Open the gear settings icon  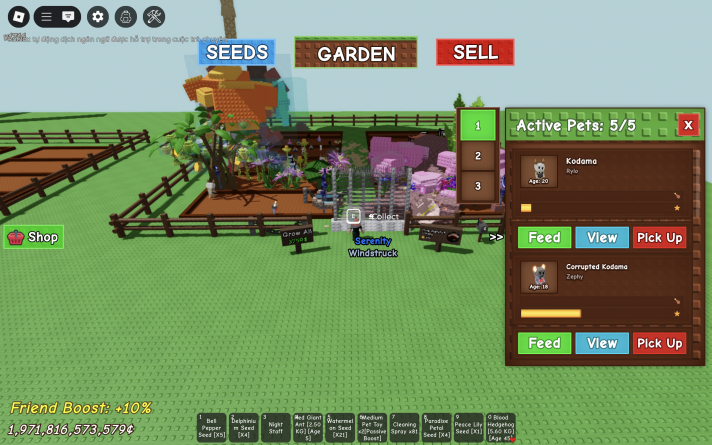97,16
